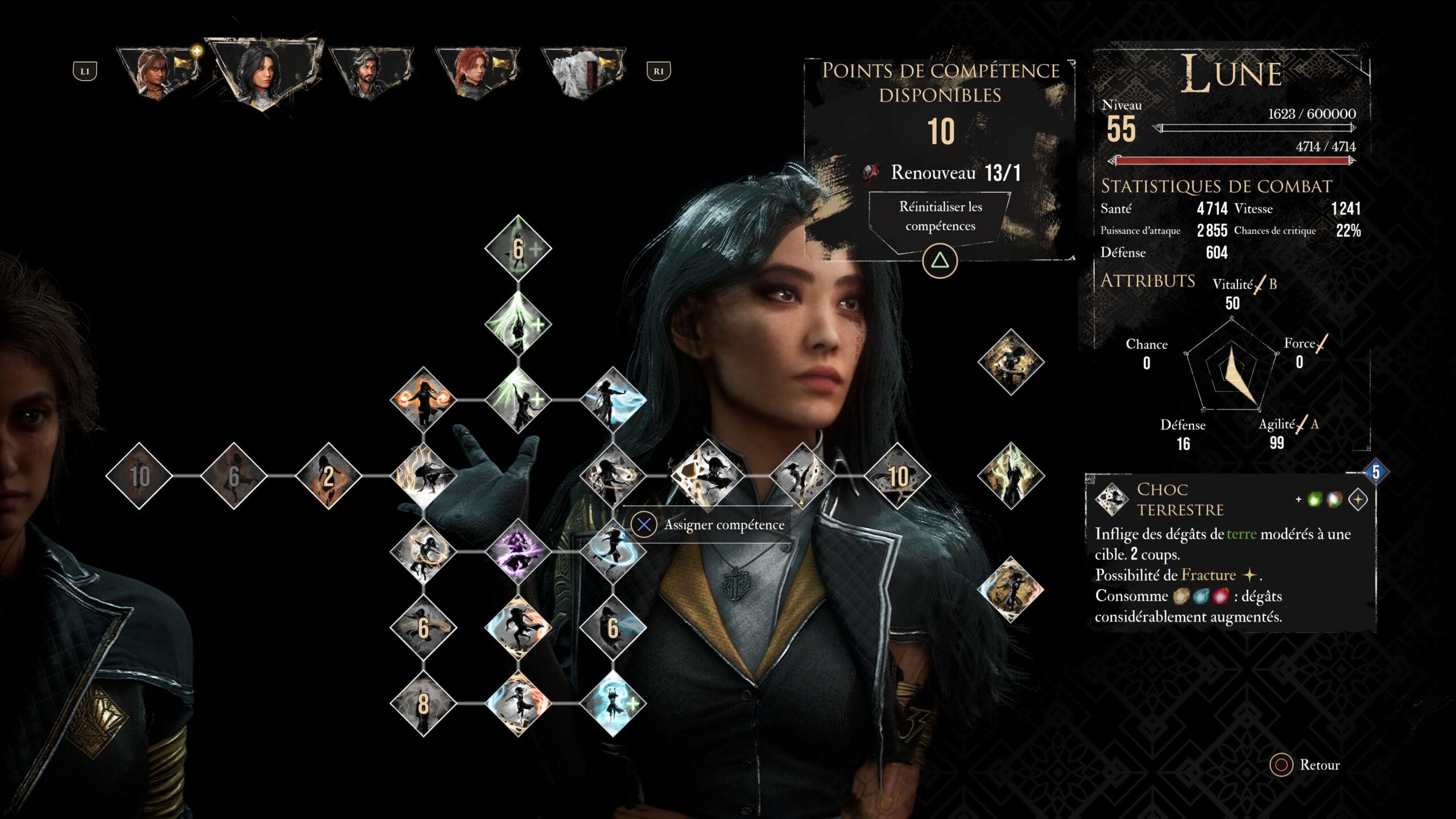Choose the skill node costing 2 points
Image resolution: width=1456 pixels, height=819 pixels.
pos(328,475)
